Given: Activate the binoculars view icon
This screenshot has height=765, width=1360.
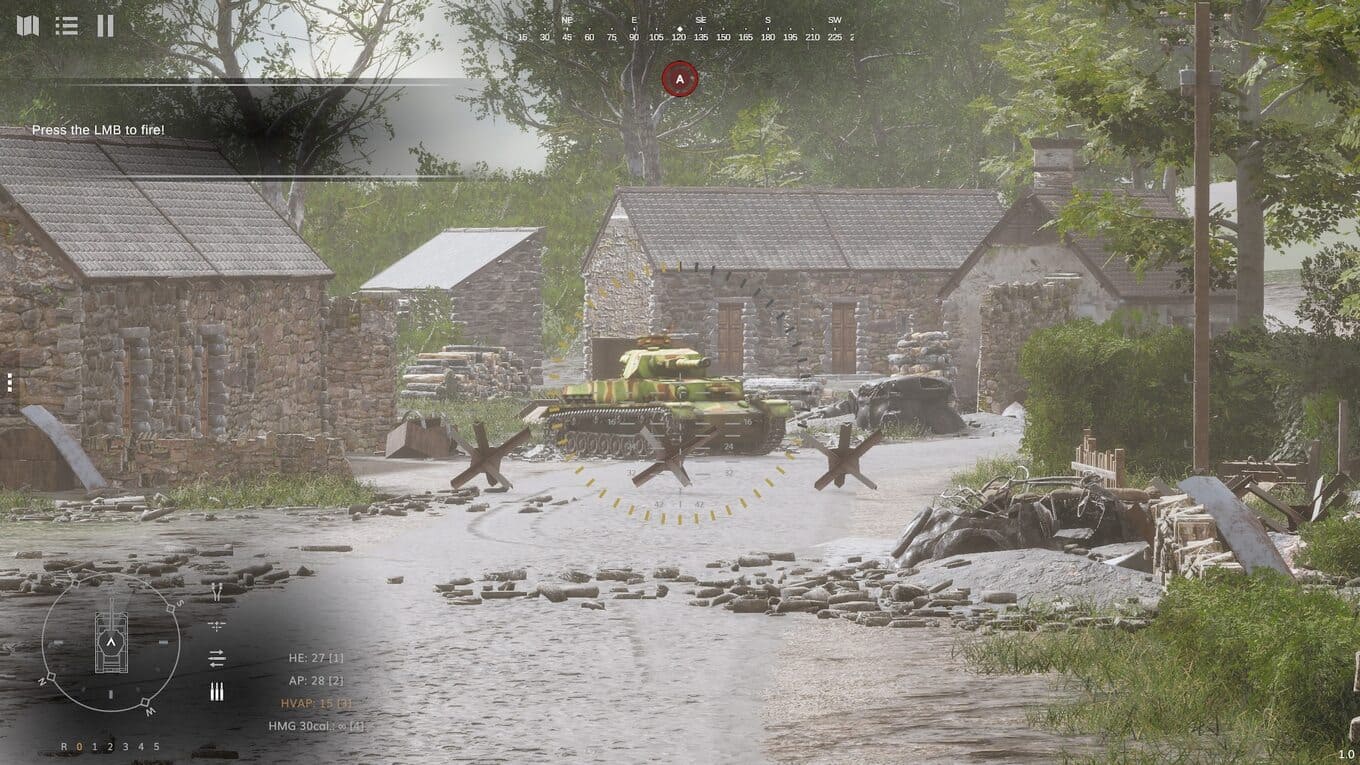Looking at the screenshot, I should [217, 593].
